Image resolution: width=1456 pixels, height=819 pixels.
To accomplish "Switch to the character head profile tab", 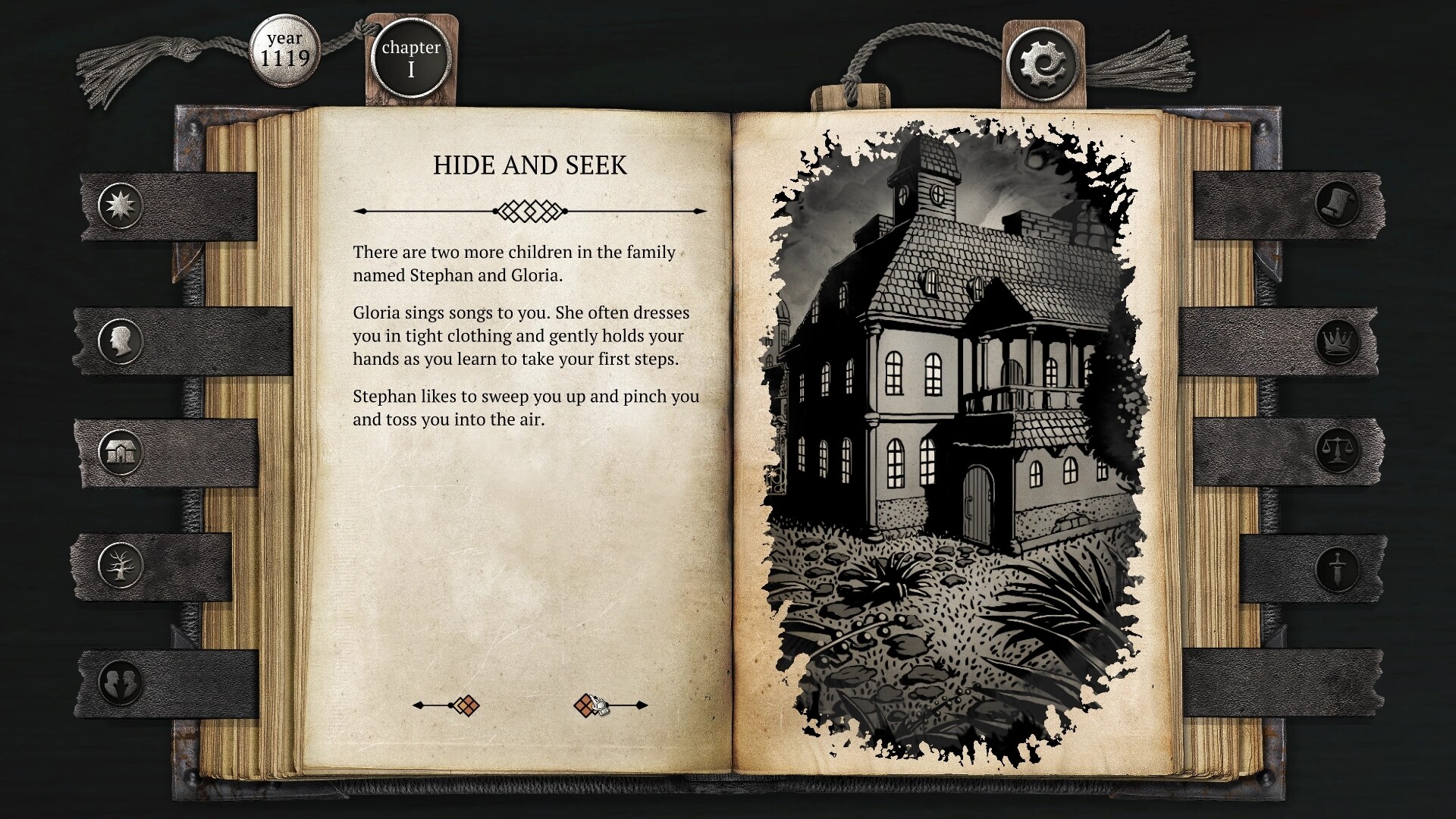I will pyautogui.click(x=121, y=340).
